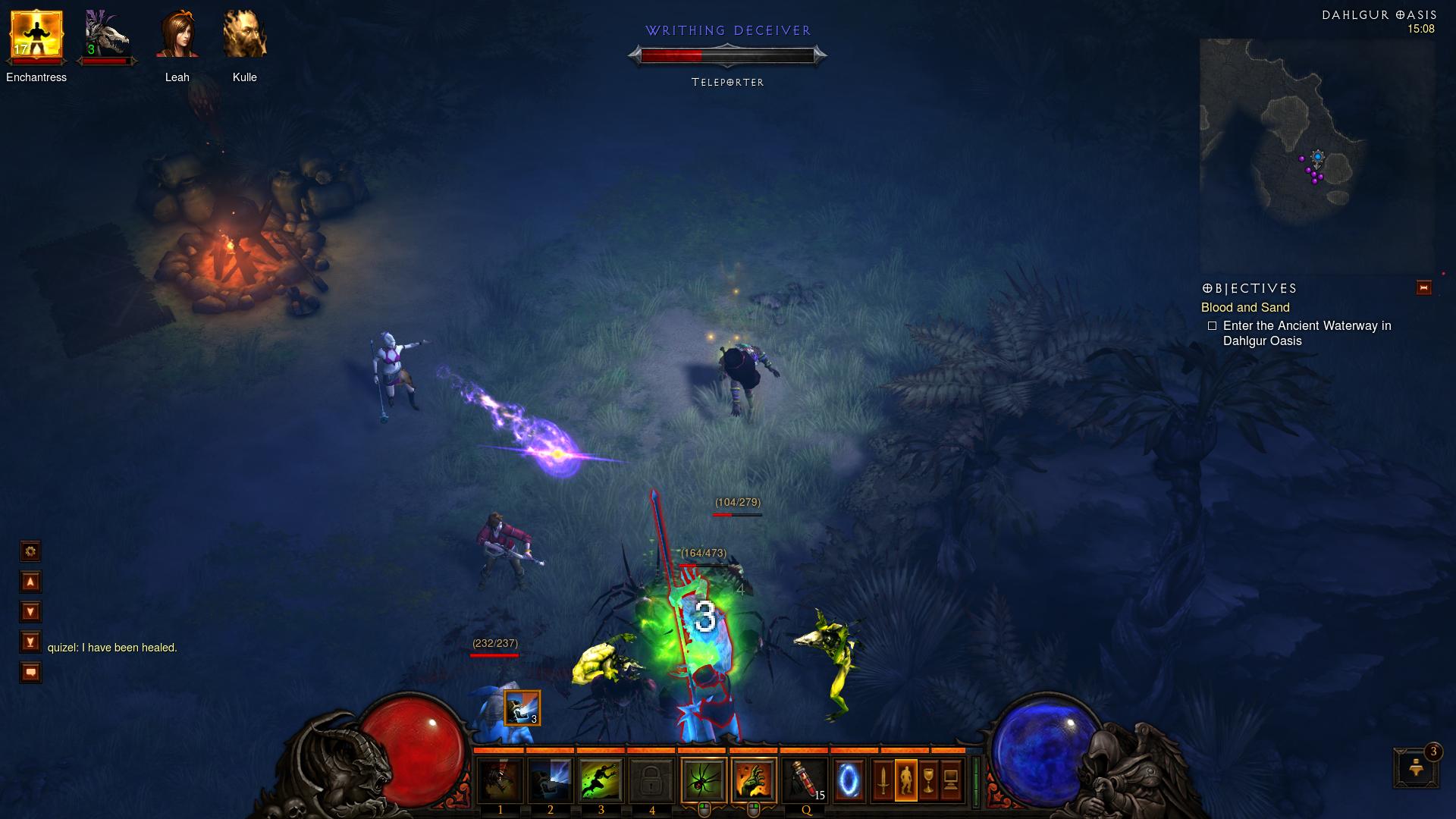
Task: Open the chat speech-bubble button
Action: 30,673
